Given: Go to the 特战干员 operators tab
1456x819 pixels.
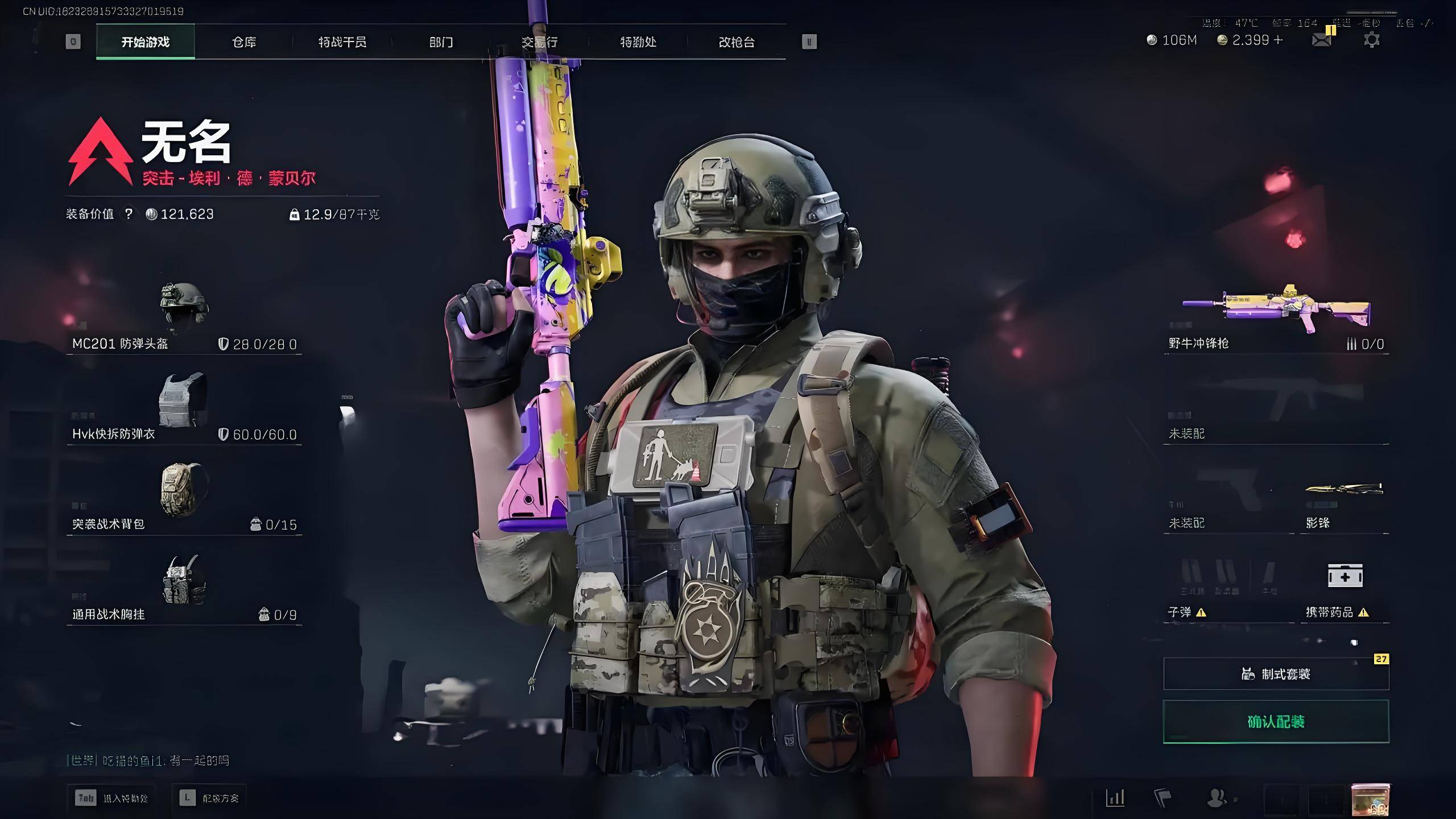Looking at the screenshot, I should pos(342,42).
